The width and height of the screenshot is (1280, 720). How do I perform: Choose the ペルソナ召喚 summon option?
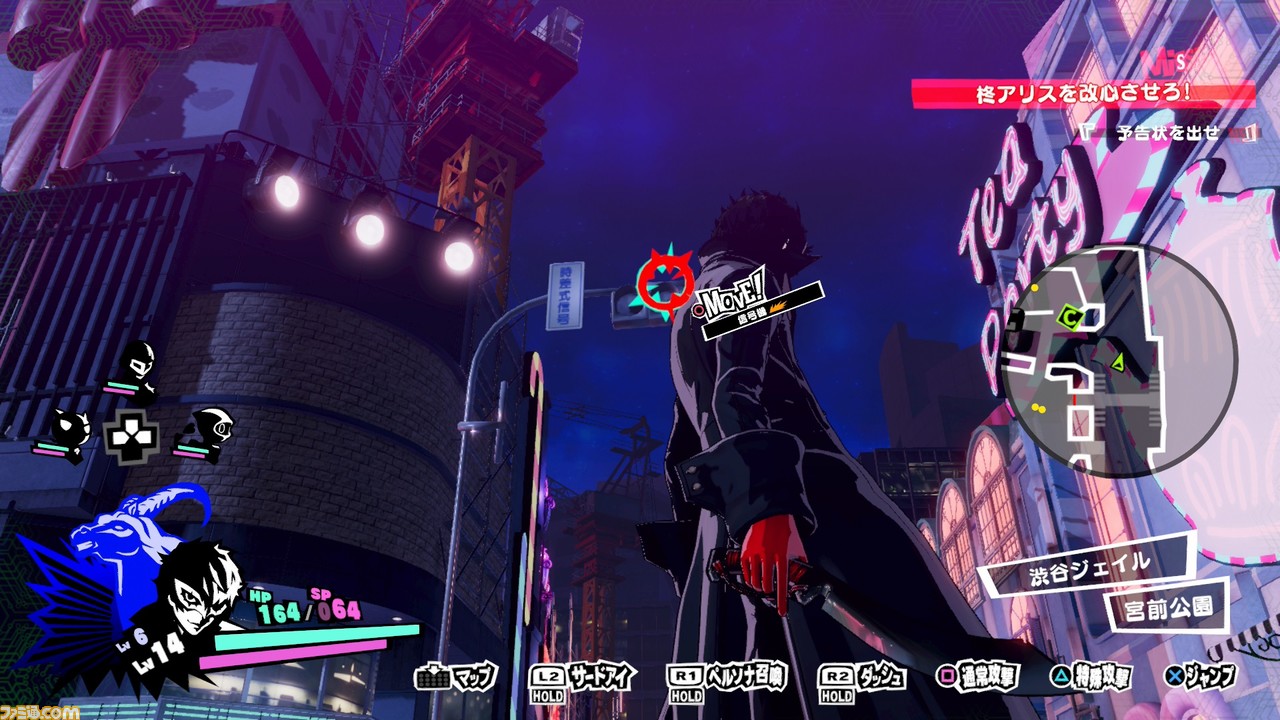(730, 678)
